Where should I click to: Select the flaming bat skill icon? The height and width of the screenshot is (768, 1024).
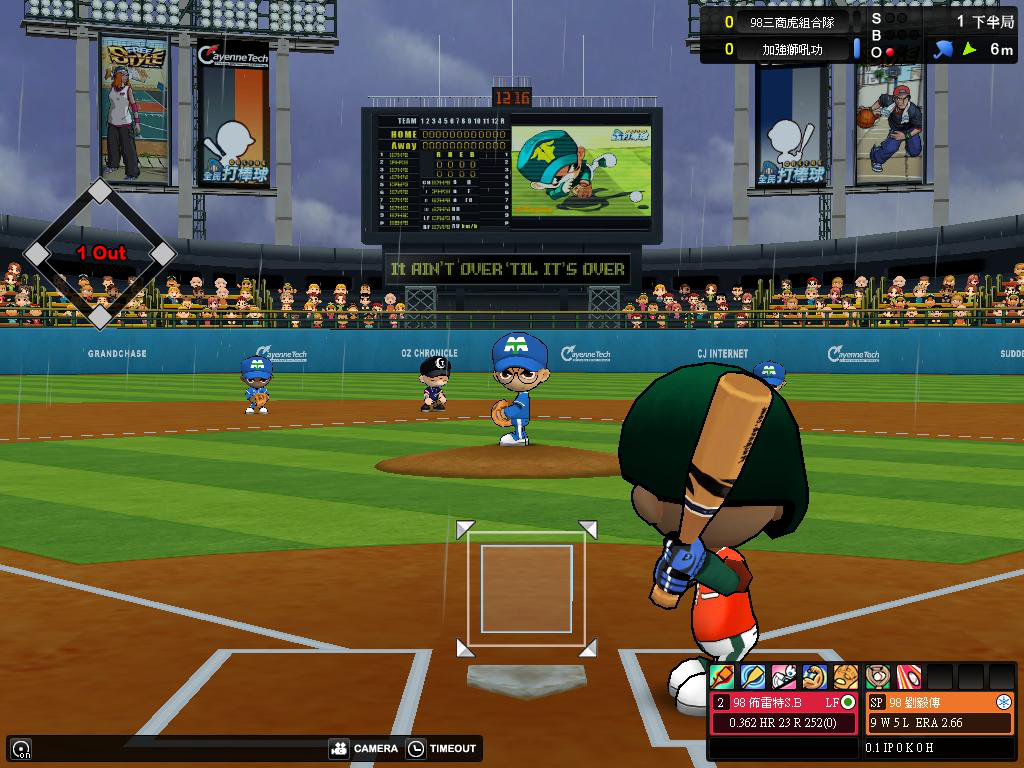tap(722, 677)
